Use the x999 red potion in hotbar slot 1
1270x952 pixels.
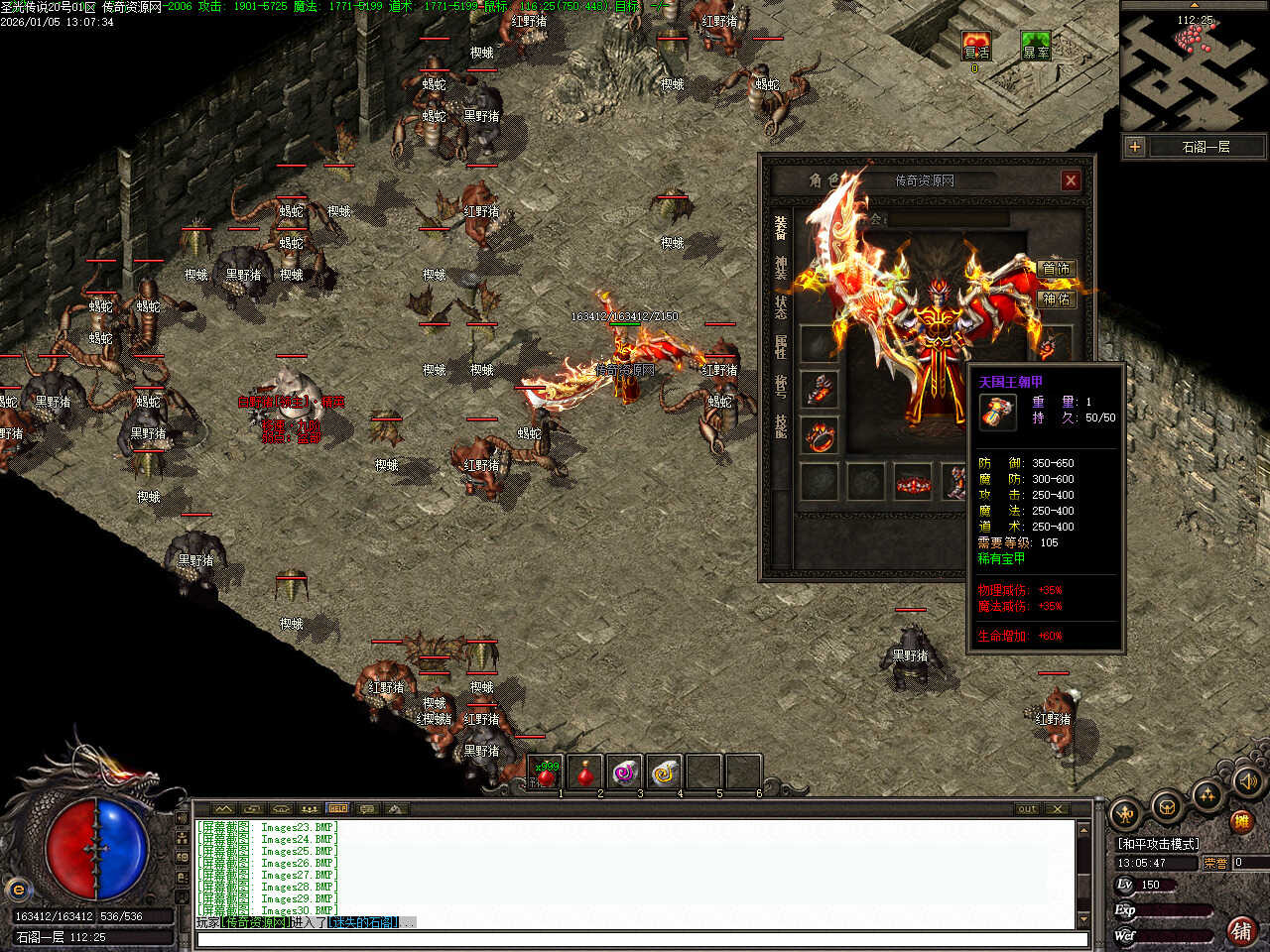[546, 773]
